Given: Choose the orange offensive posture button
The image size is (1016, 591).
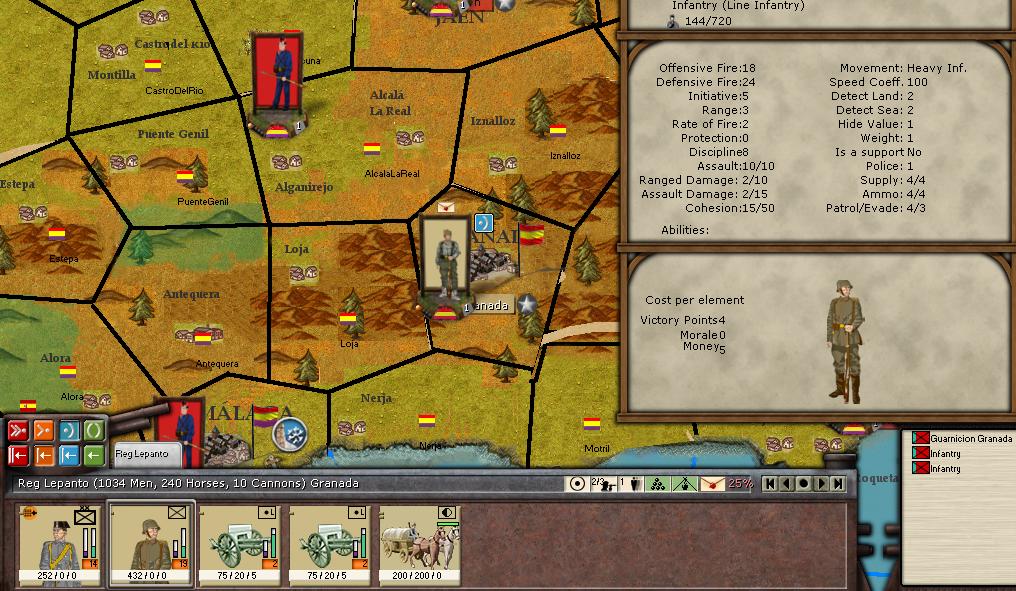Looking at the screenshot, I should tap(43, 431).
